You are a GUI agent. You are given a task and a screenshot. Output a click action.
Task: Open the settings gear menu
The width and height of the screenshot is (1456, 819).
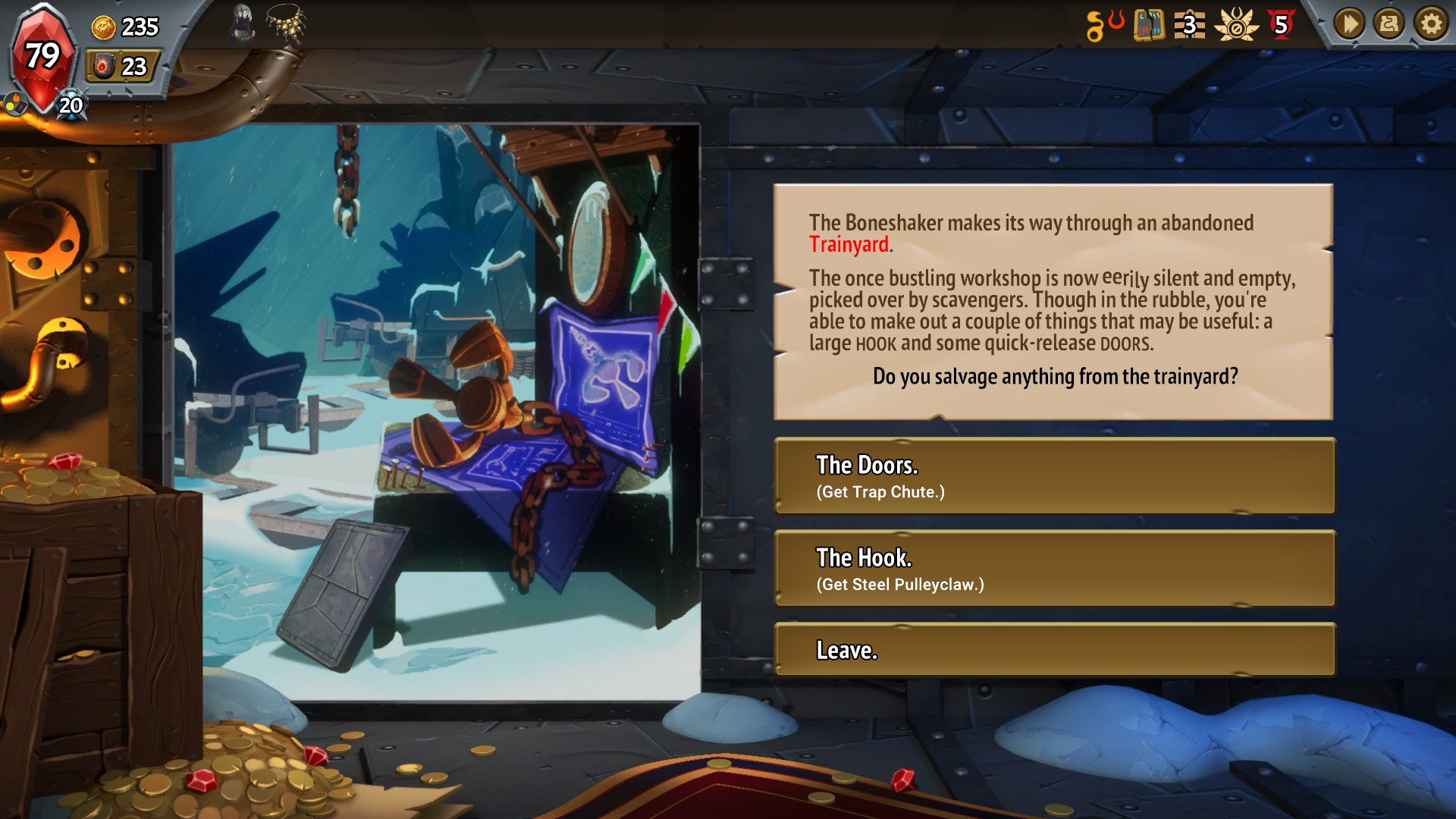click(x=1430, y=25)
